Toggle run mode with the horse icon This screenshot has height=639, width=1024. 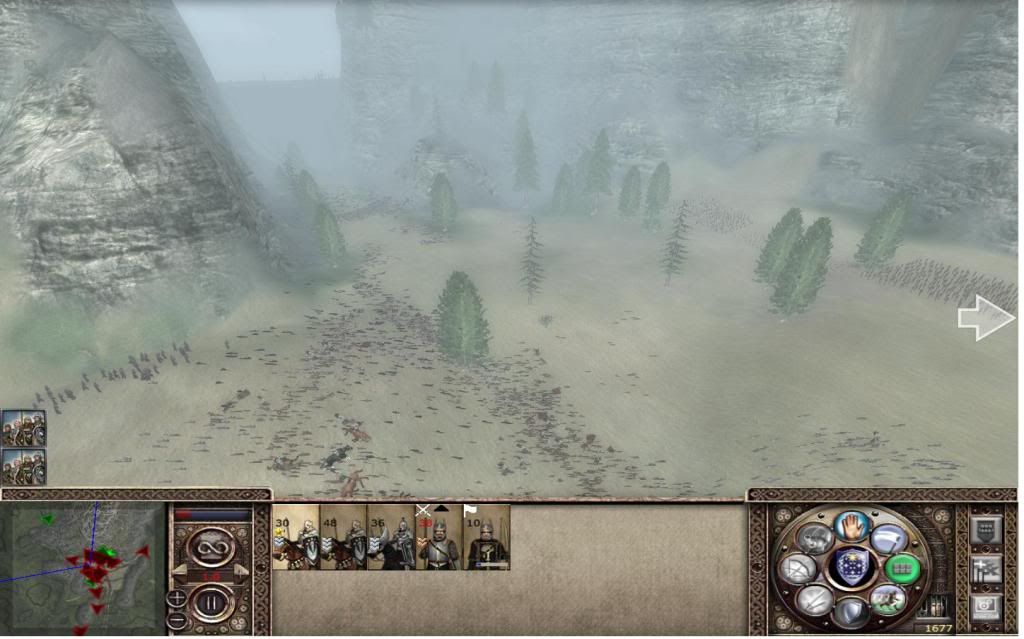tap(887, 599)
